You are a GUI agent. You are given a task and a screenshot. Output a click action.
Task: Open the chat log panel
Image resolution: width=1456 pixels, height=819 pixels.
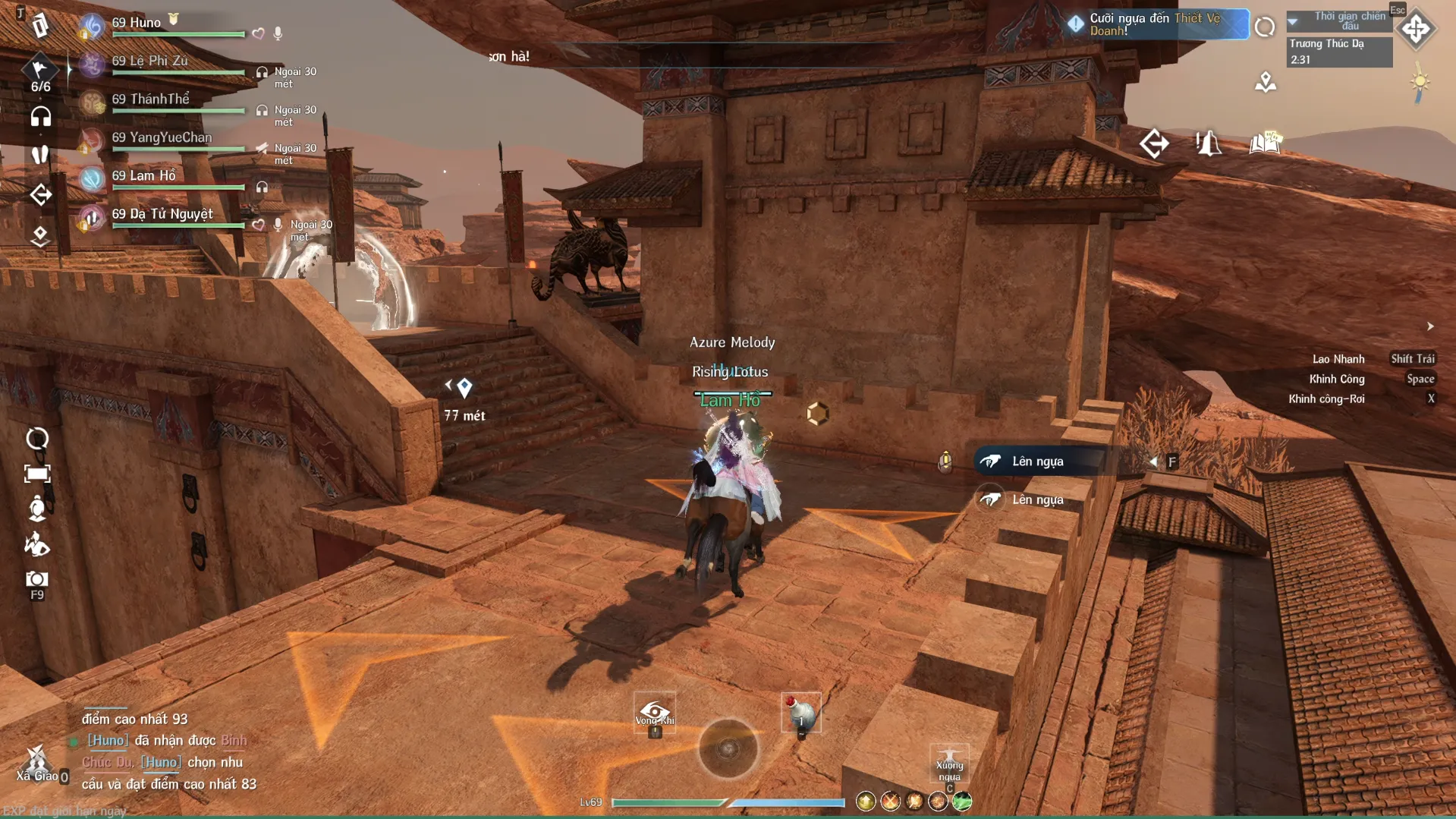(168, 751)
